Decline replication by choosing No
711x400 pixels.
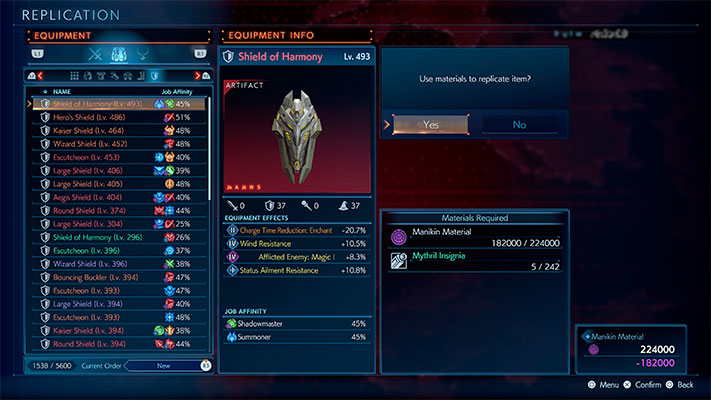tap(519, 124)
